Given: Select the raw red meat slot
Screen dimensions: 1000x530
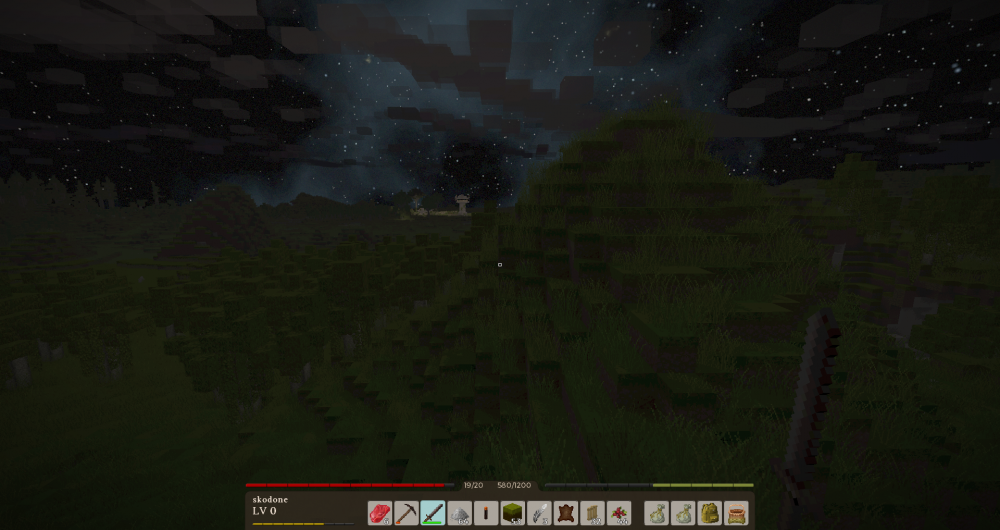Looking at the screenshot, I should (x=380, y=513).
